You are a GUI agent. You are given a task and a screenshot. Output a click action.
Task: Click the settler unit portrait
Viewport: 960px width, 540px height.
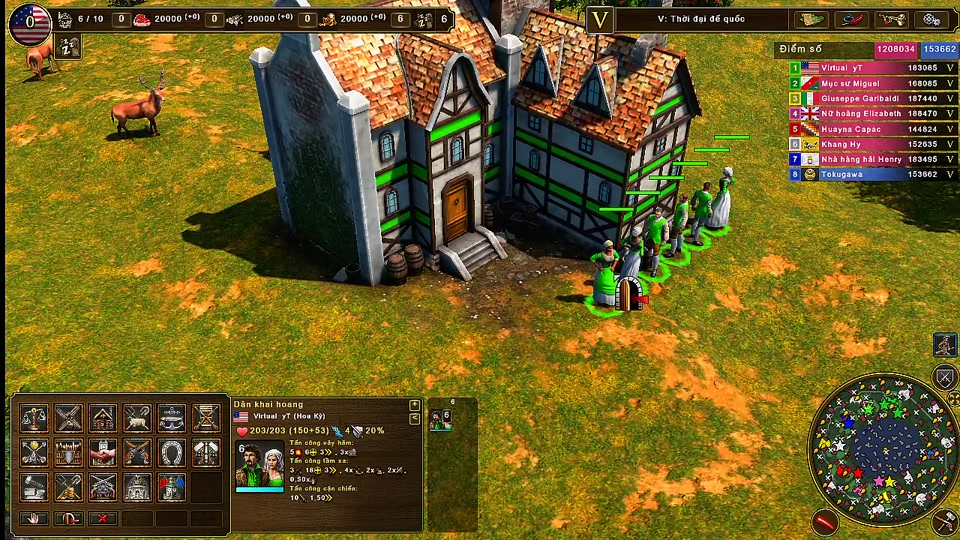tap(260, 465)
